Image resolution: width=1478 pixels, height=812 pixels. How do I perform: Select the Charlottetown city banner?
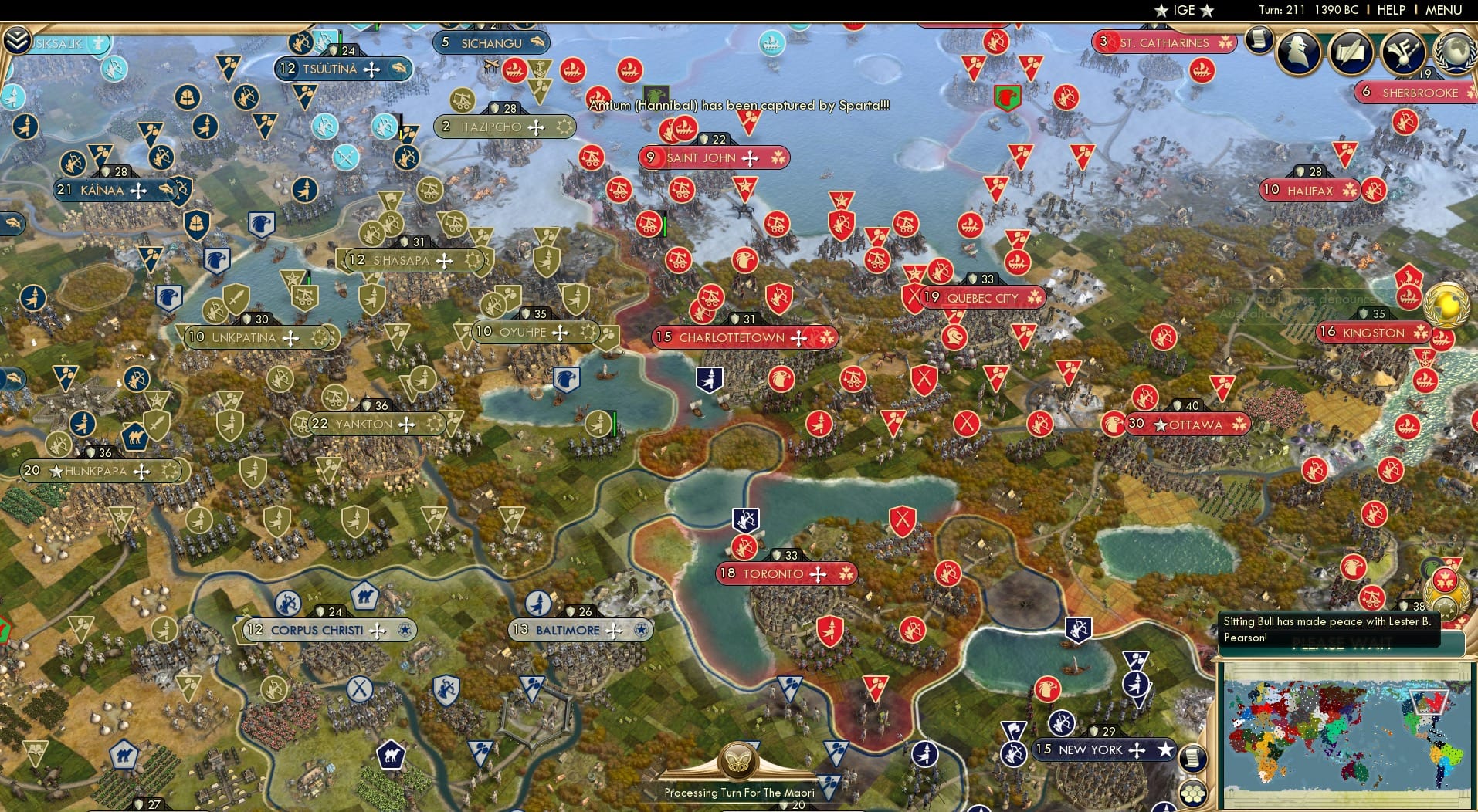(739, 337)
